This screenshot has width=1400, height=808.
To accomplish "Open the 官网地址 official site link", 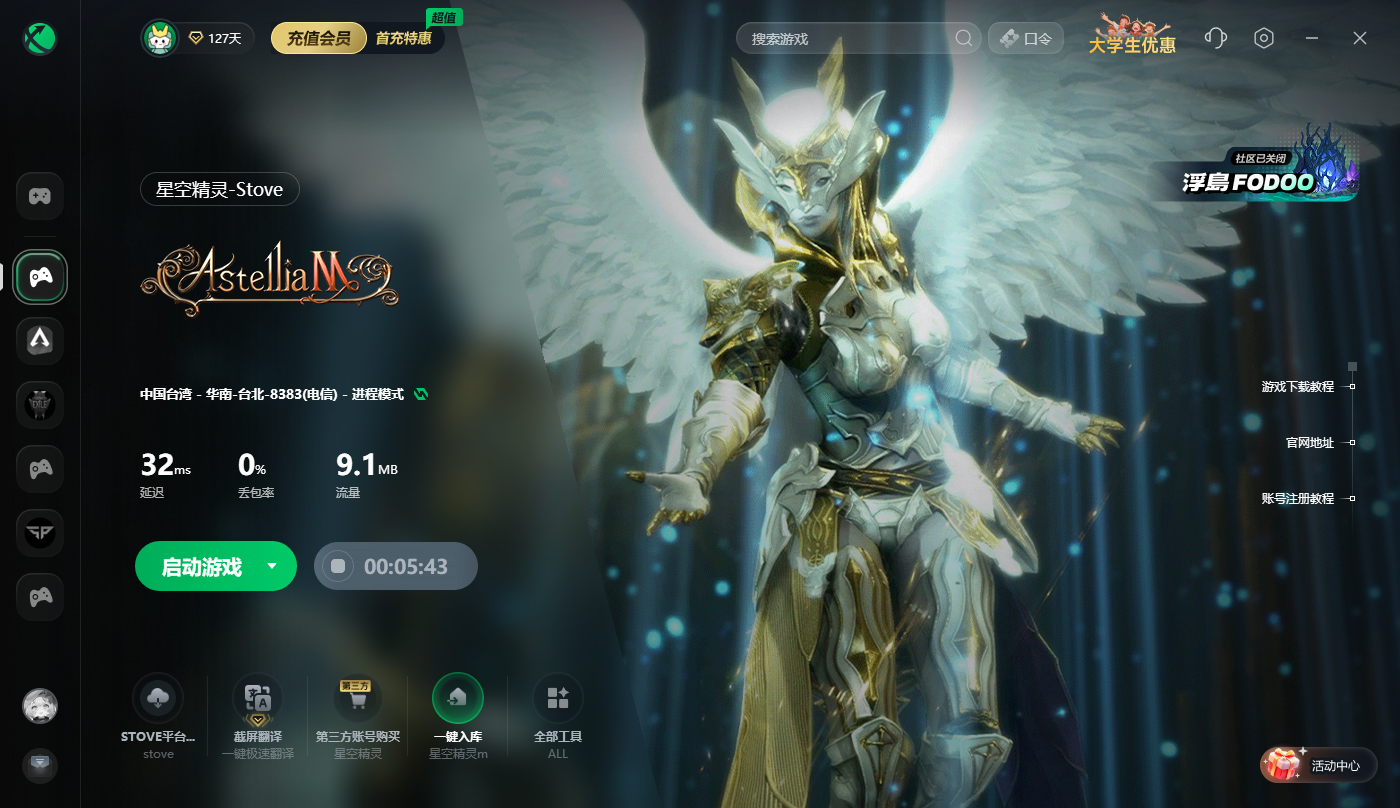I will click(x=1310, y=443).
